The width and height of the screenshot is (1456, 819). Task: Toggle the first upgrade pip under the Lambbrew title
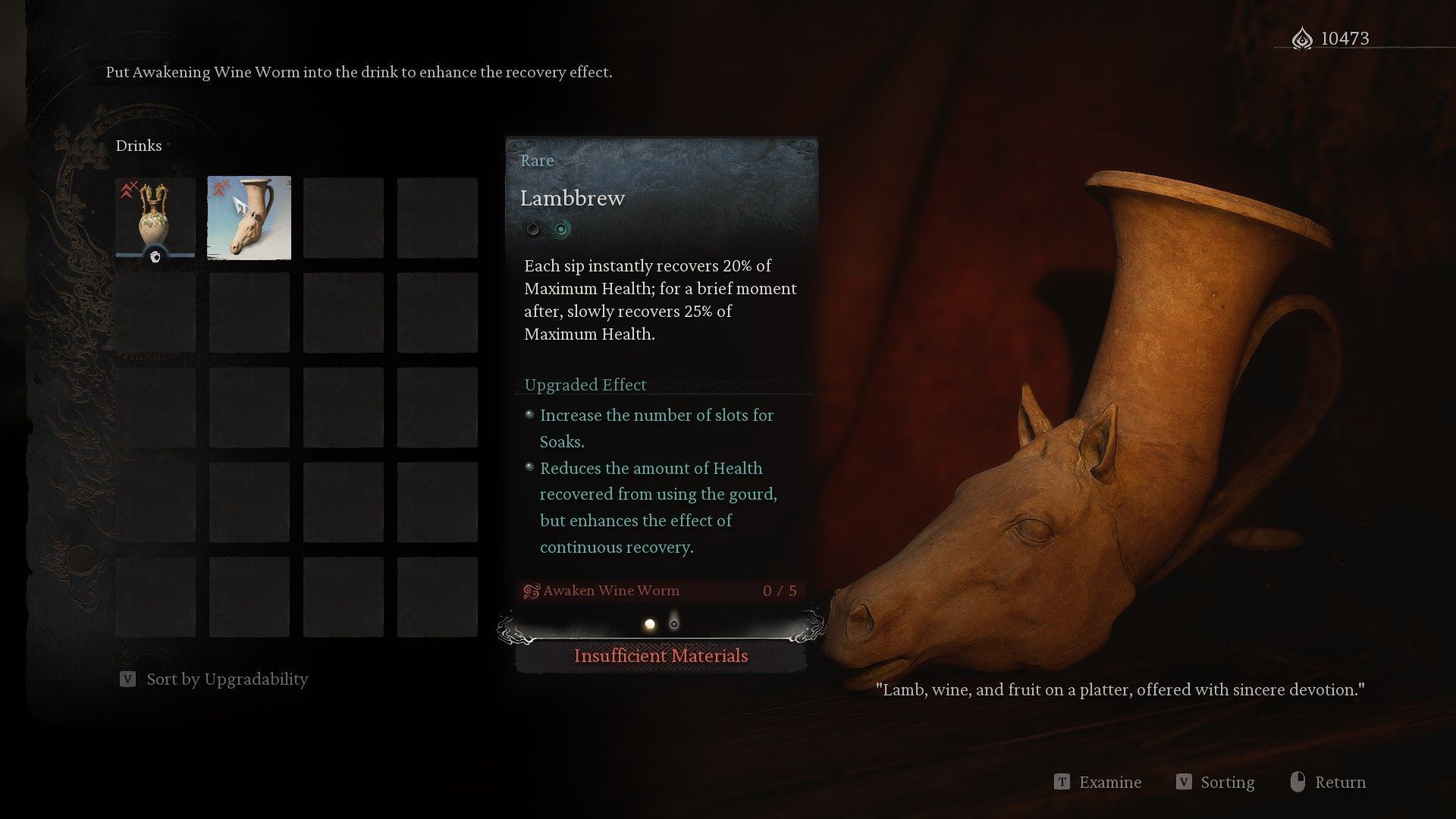pos(533,229)
